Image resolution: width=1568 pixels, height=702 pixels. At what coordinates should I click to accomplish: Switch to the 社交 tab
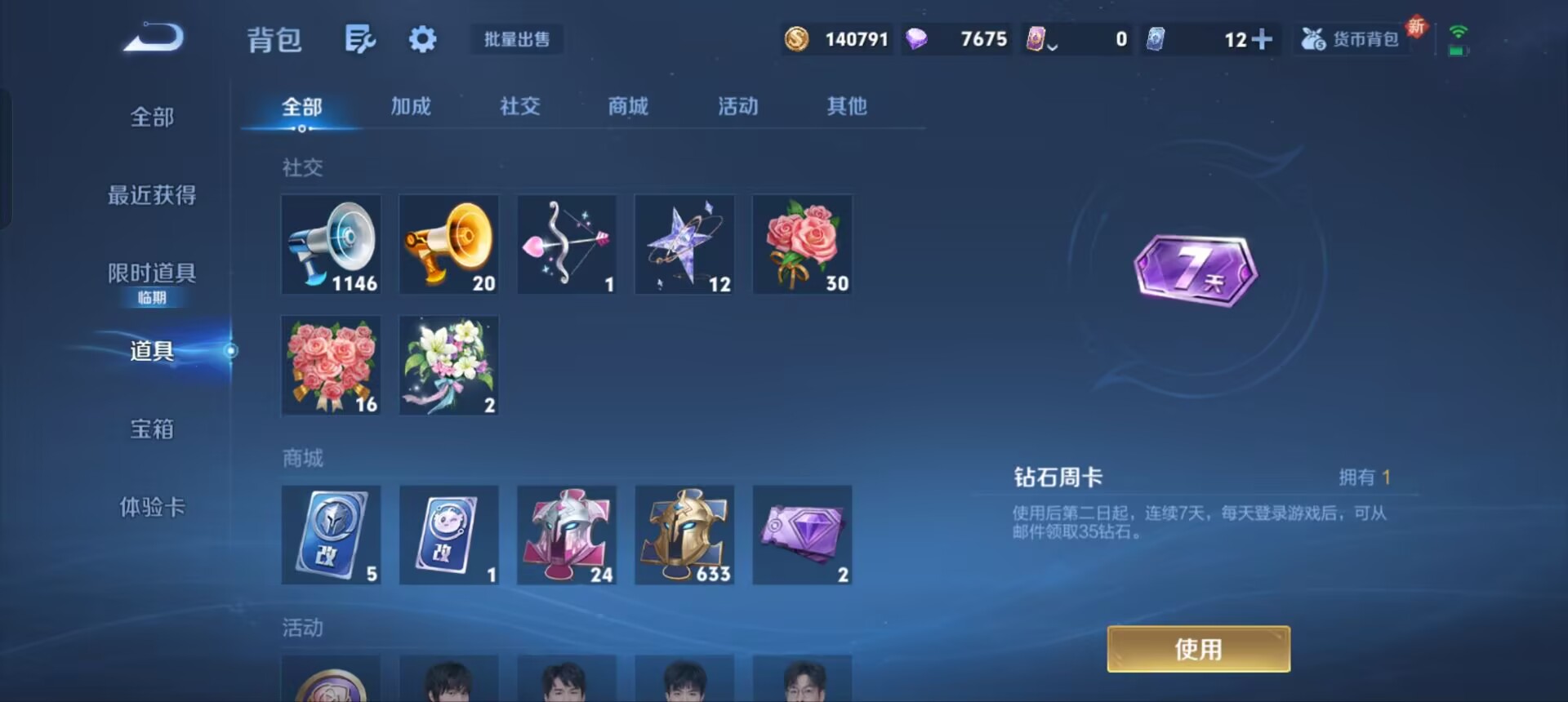pos(519,106)
